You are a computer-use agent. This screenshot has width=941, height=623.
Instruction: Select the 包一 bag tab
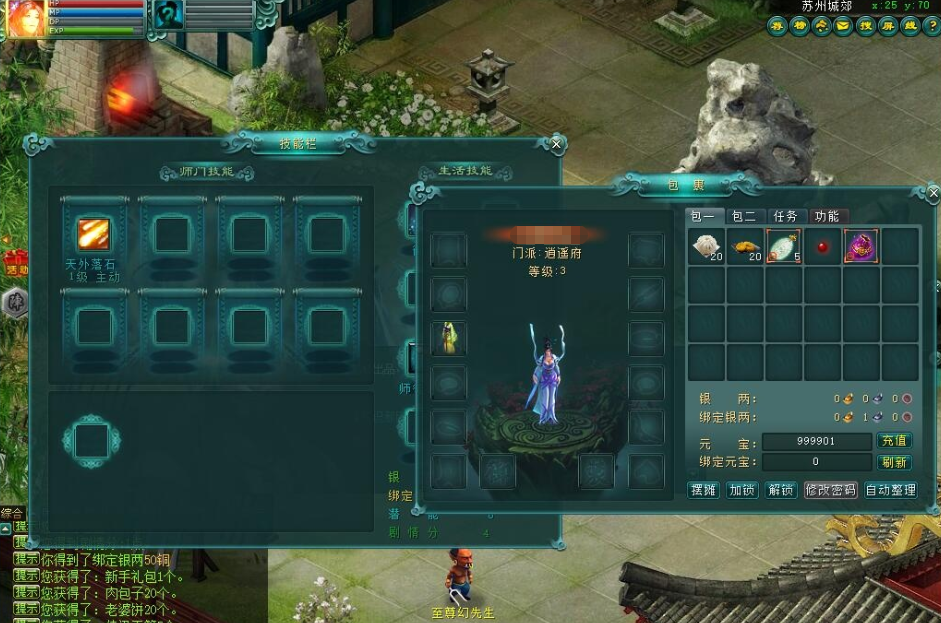(x=702, y=216)
